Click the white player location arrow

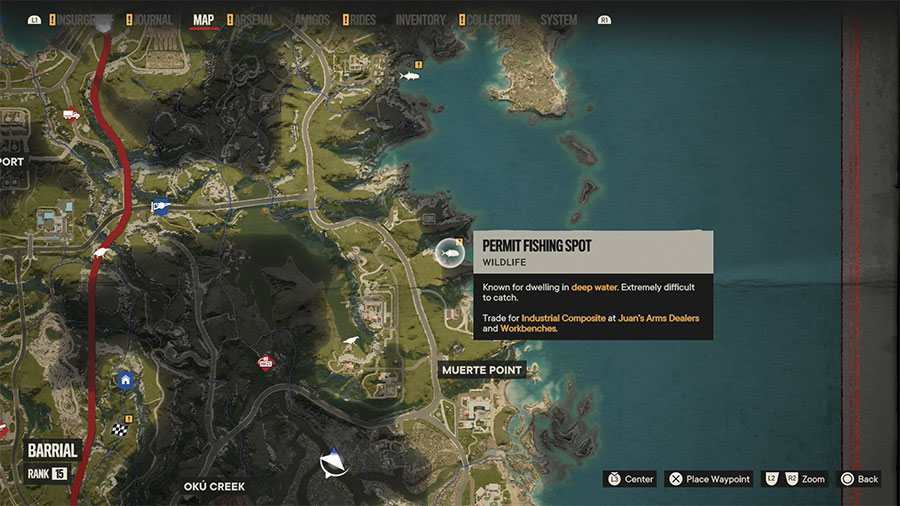[x=334, y=463]
